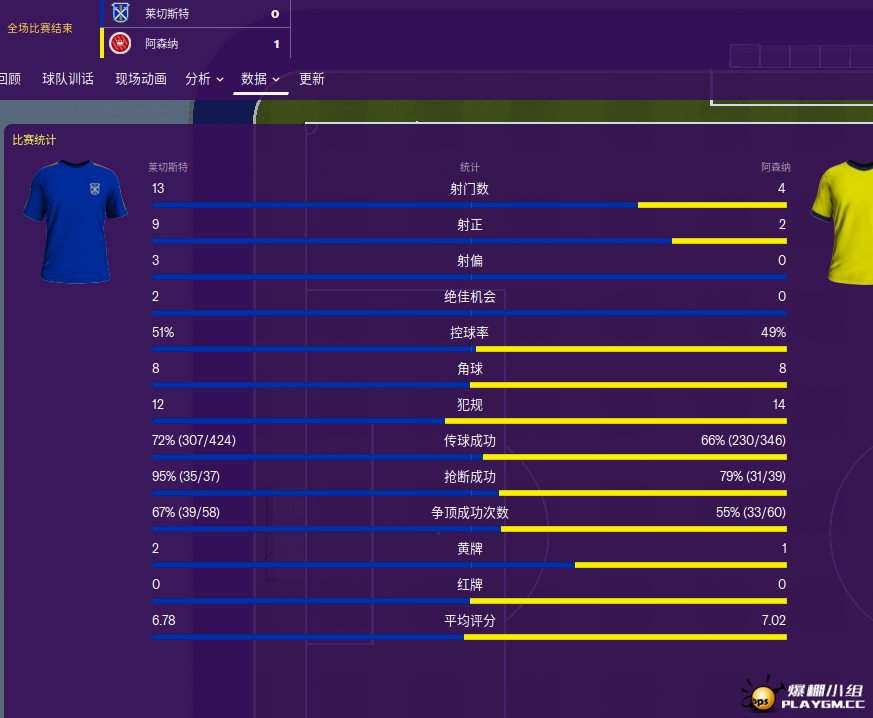873x718 pixels.
Task: Open the 莱切斯特 club badge in the scoreboard
Action: coord(121,14)
